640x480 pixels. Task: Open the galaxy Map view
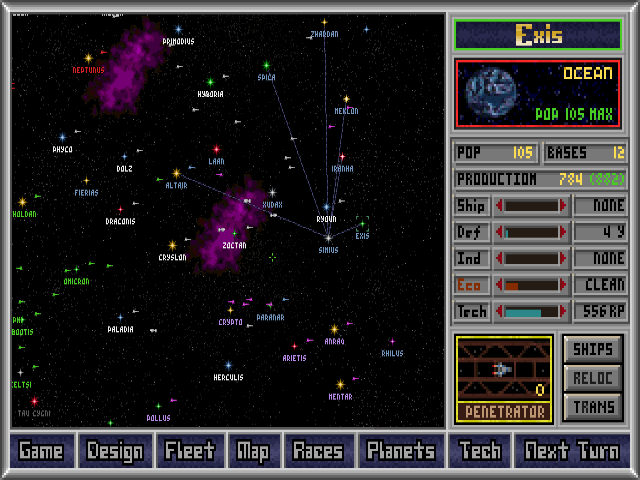[253, 451]
